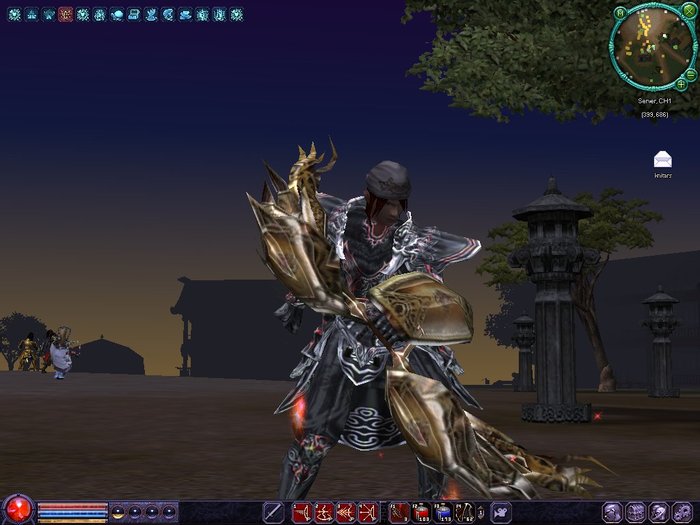Click the M button on the minimap
The image size is (700, 525).
point(620,12)
